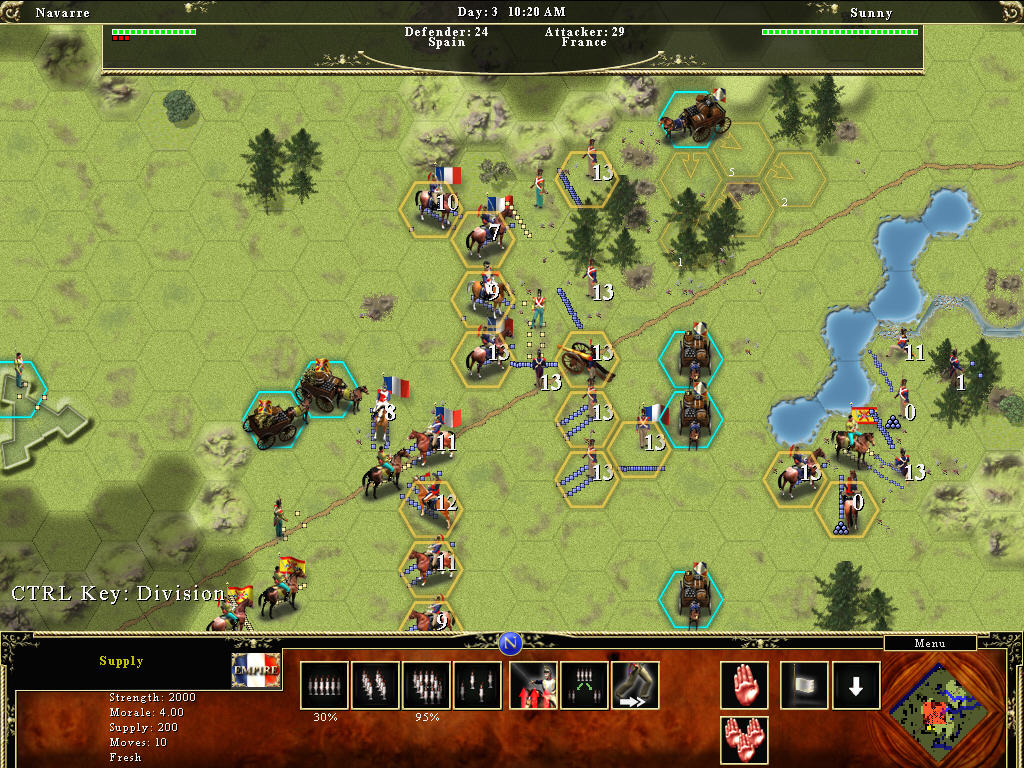Click the blue N compass button

pyautogui.click(x=511, y=643)
